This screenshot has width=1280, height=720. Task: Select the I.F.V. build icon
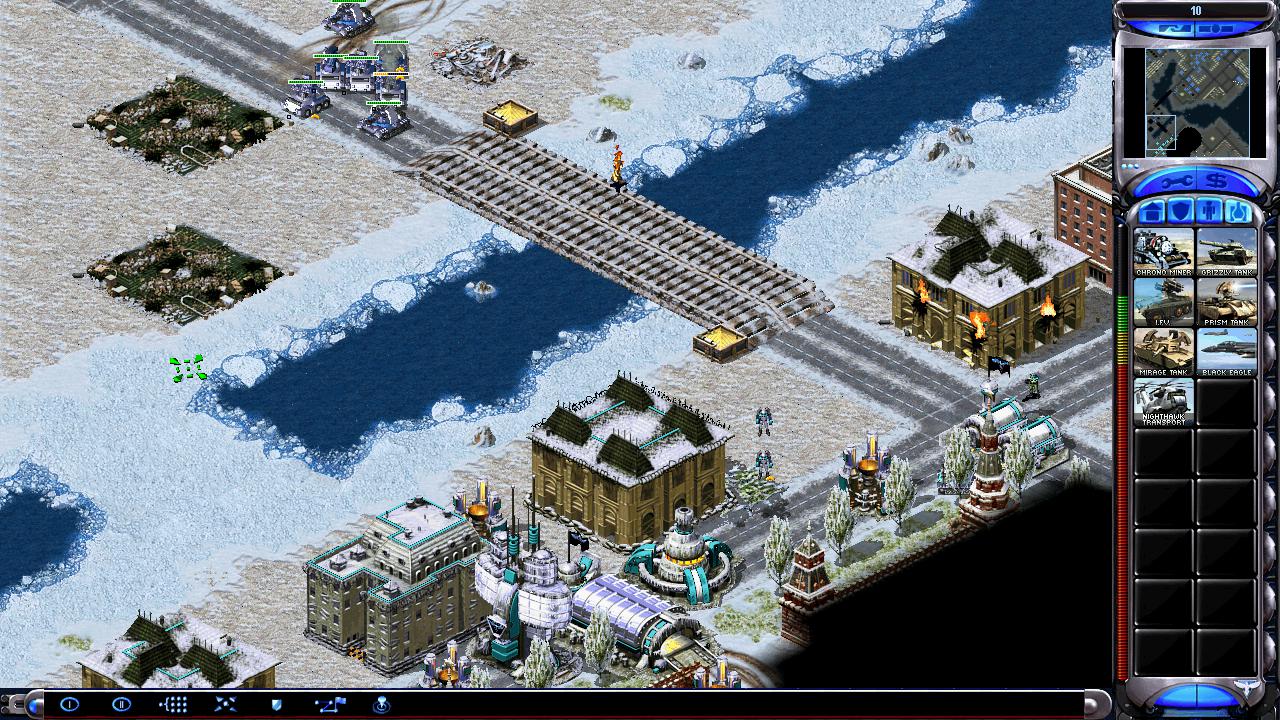pyautogui.click(x=1164, y=302)
